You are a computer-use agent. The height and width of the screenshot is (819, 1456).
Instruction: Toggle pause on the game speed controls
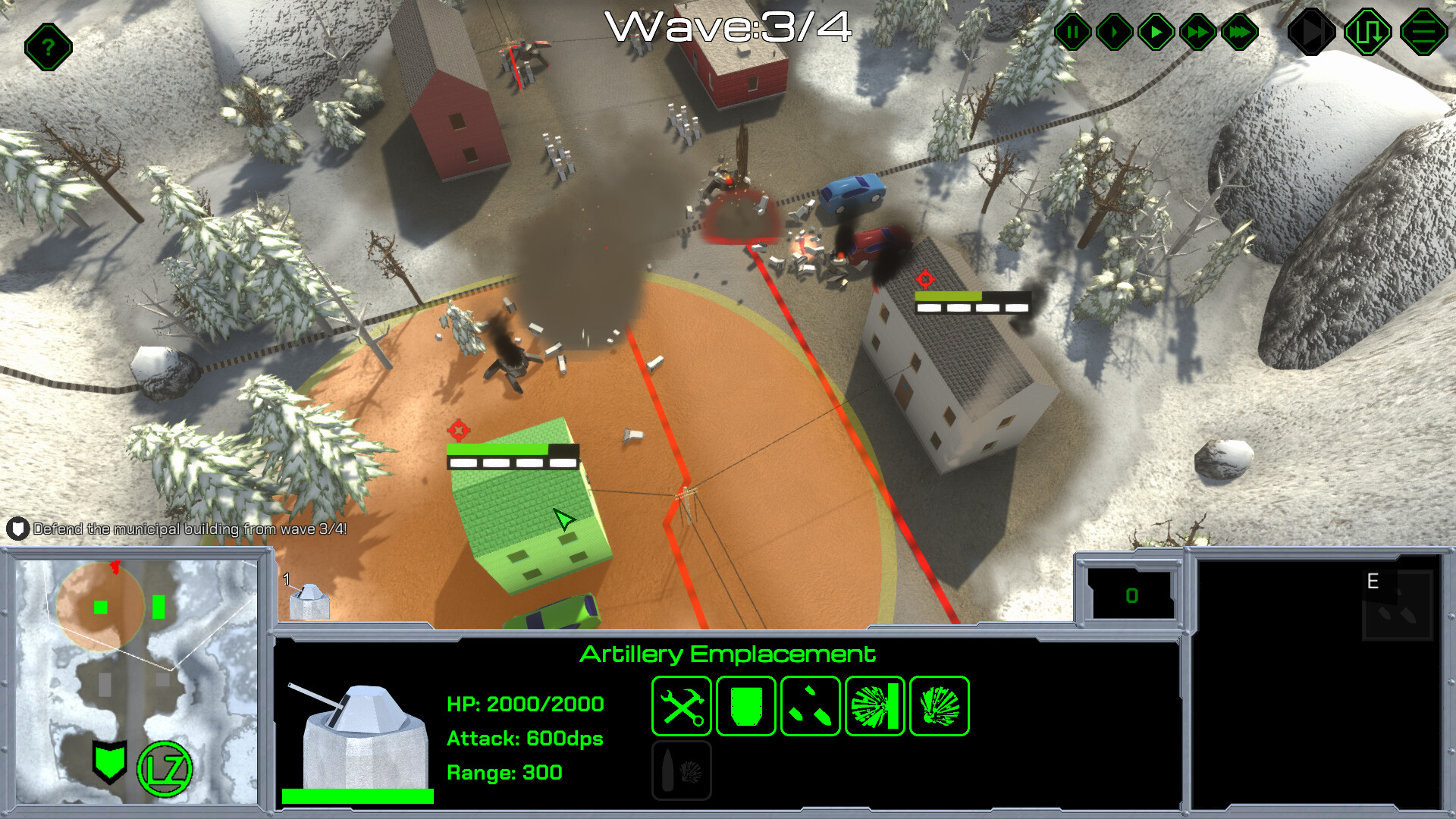click(1072, 32)
